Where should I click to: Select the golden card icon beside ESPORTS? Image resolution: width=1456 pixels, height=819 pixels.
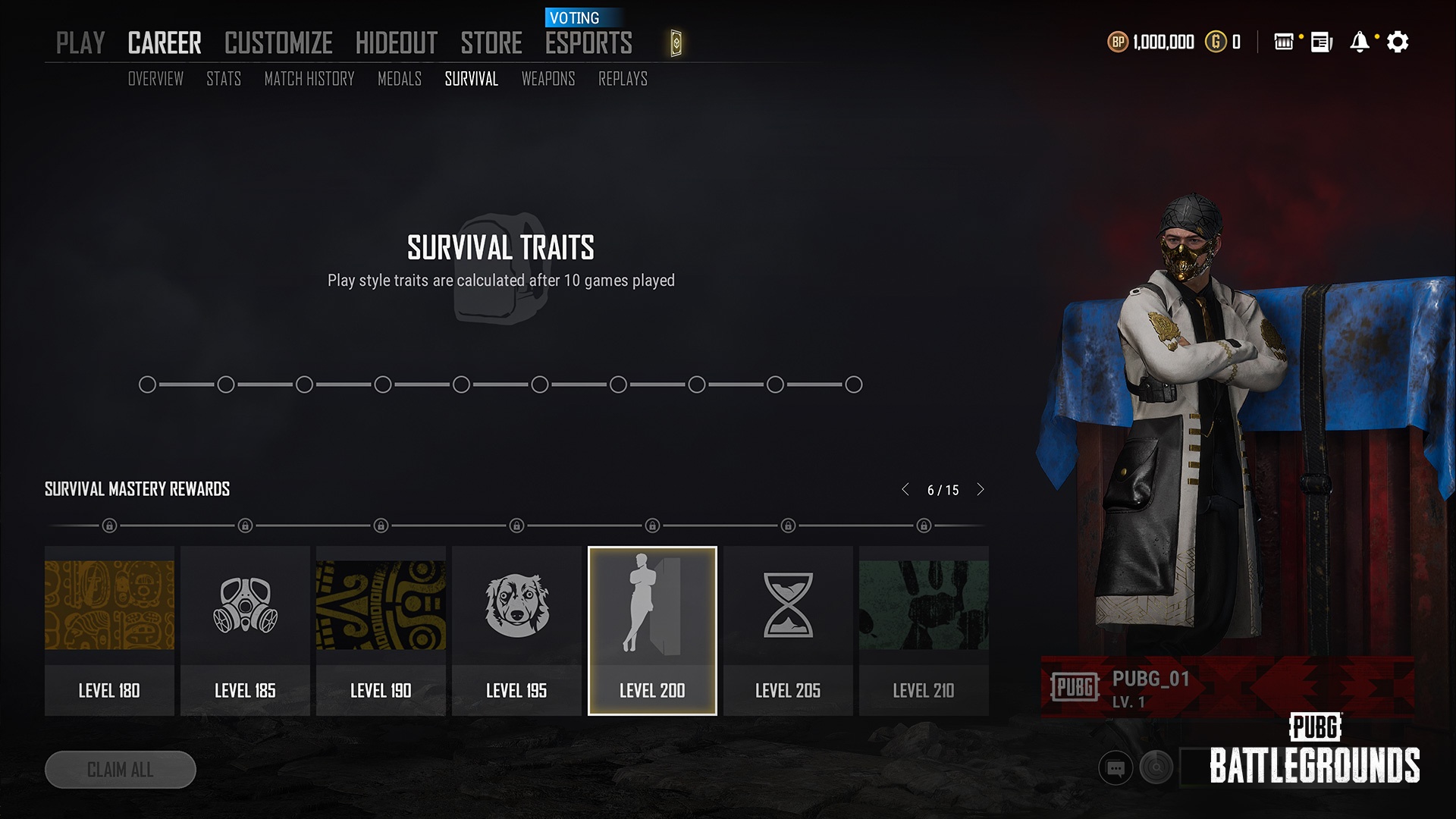click(675, 43)
